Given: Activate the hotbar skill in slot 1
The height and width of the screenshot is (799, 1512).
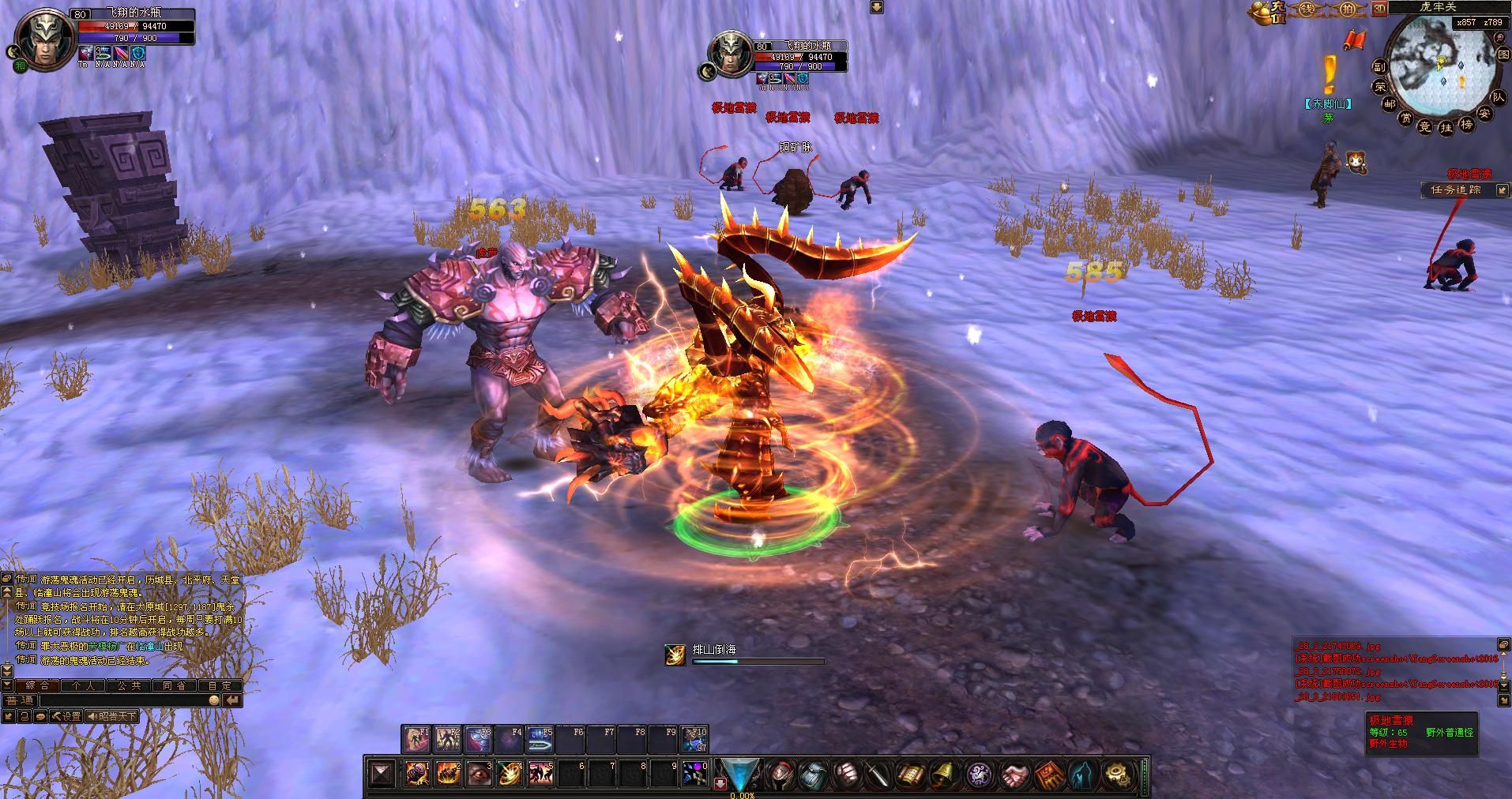Looking at the screenshot, I should pos(417,773).
